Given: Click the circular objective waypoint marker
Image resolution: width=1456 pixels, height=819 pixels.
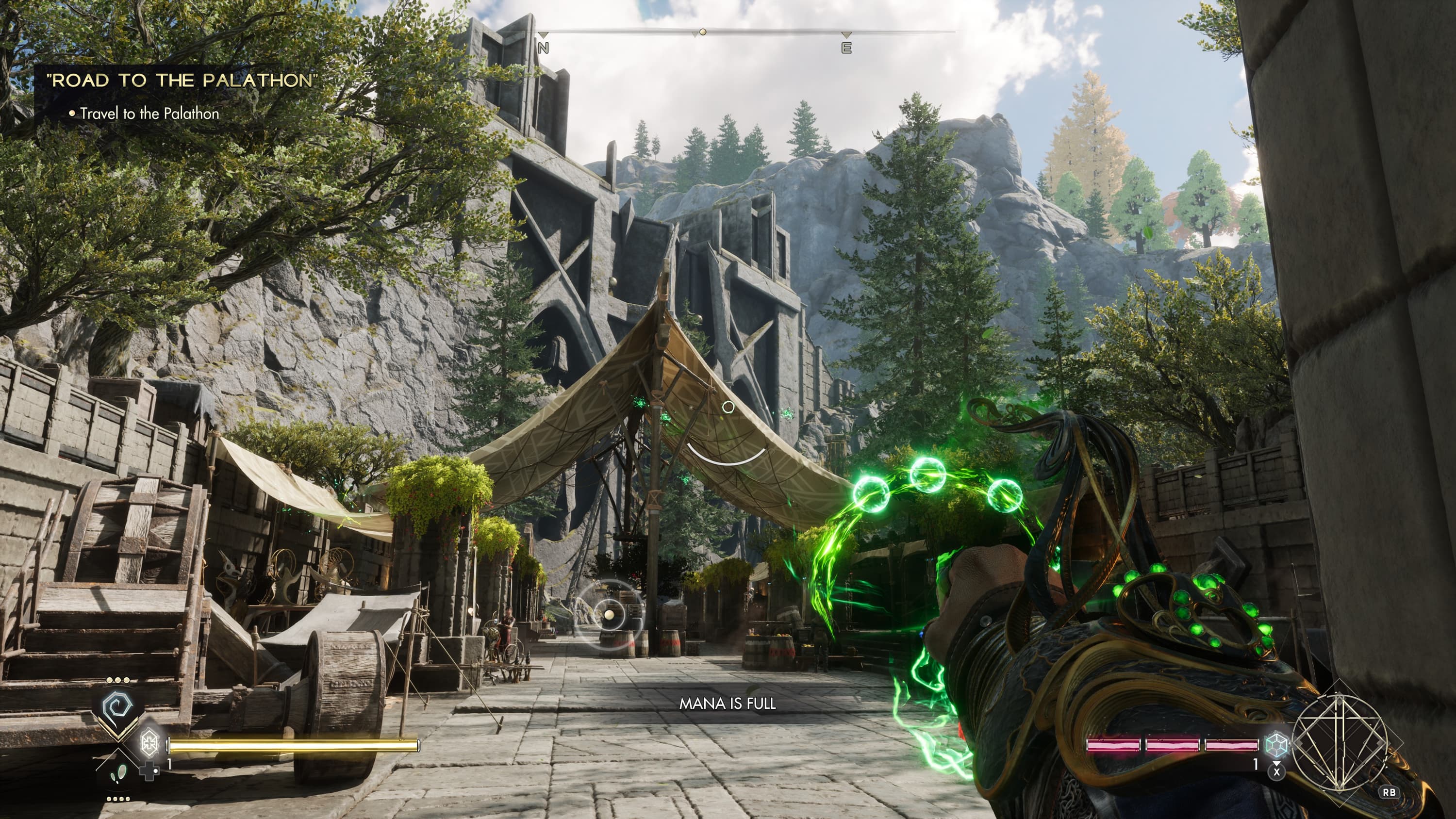Looking at the screenshot, I should pos(609,614).
